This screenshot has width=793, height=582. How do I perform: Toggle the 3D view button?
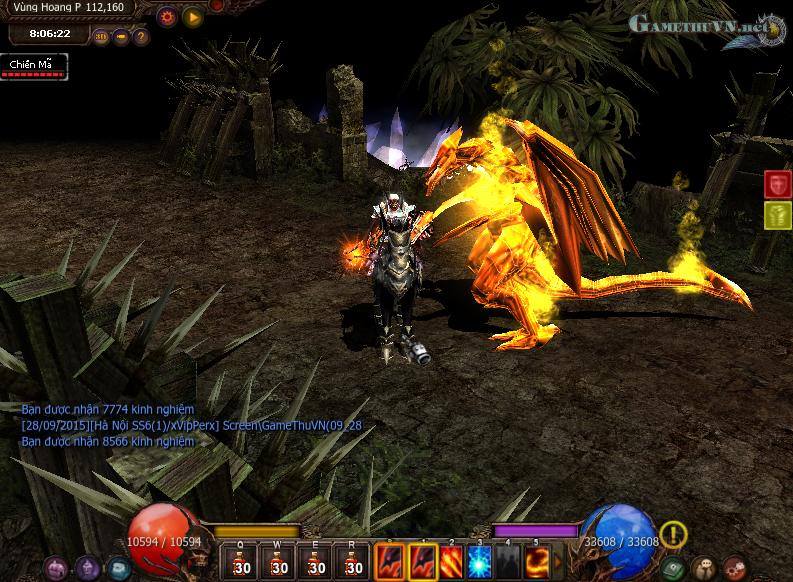click(101, 37)
